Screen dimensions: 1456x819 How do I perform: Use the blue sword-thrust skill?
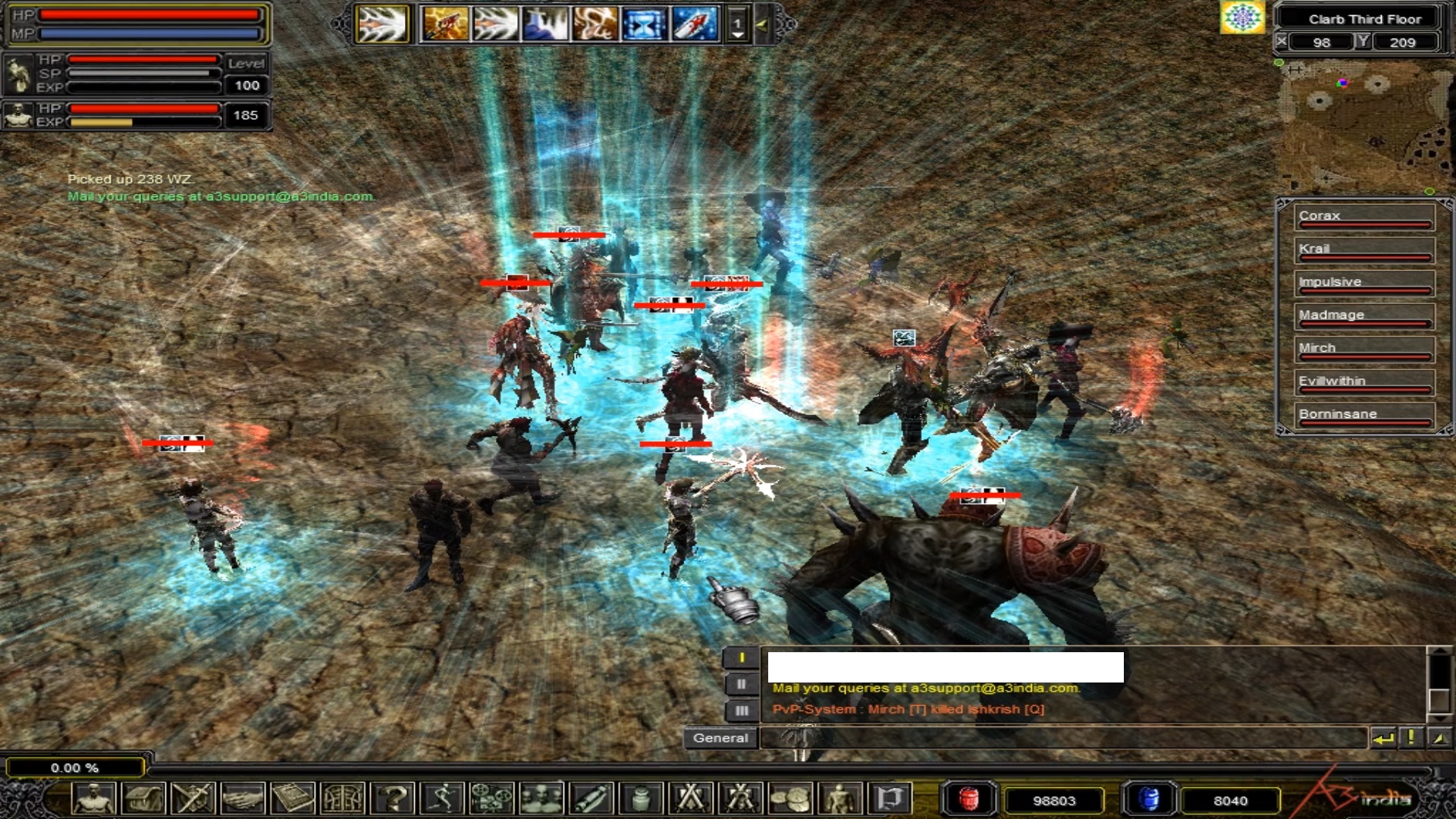544,24
